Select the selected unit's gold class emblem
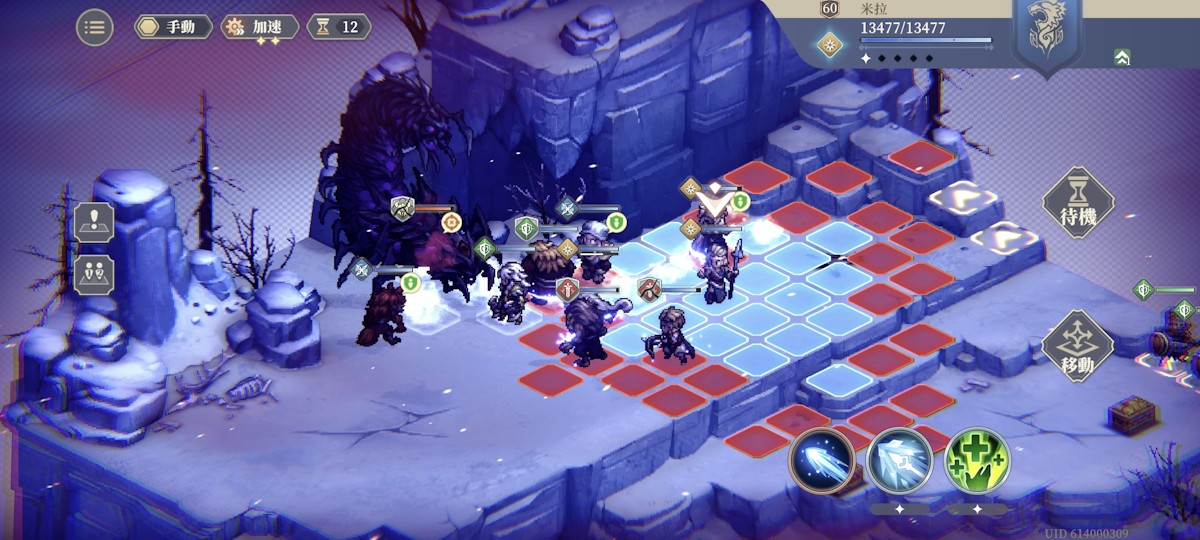The width and height of the screenshot is (1200, 540). [x=829, y=42]
